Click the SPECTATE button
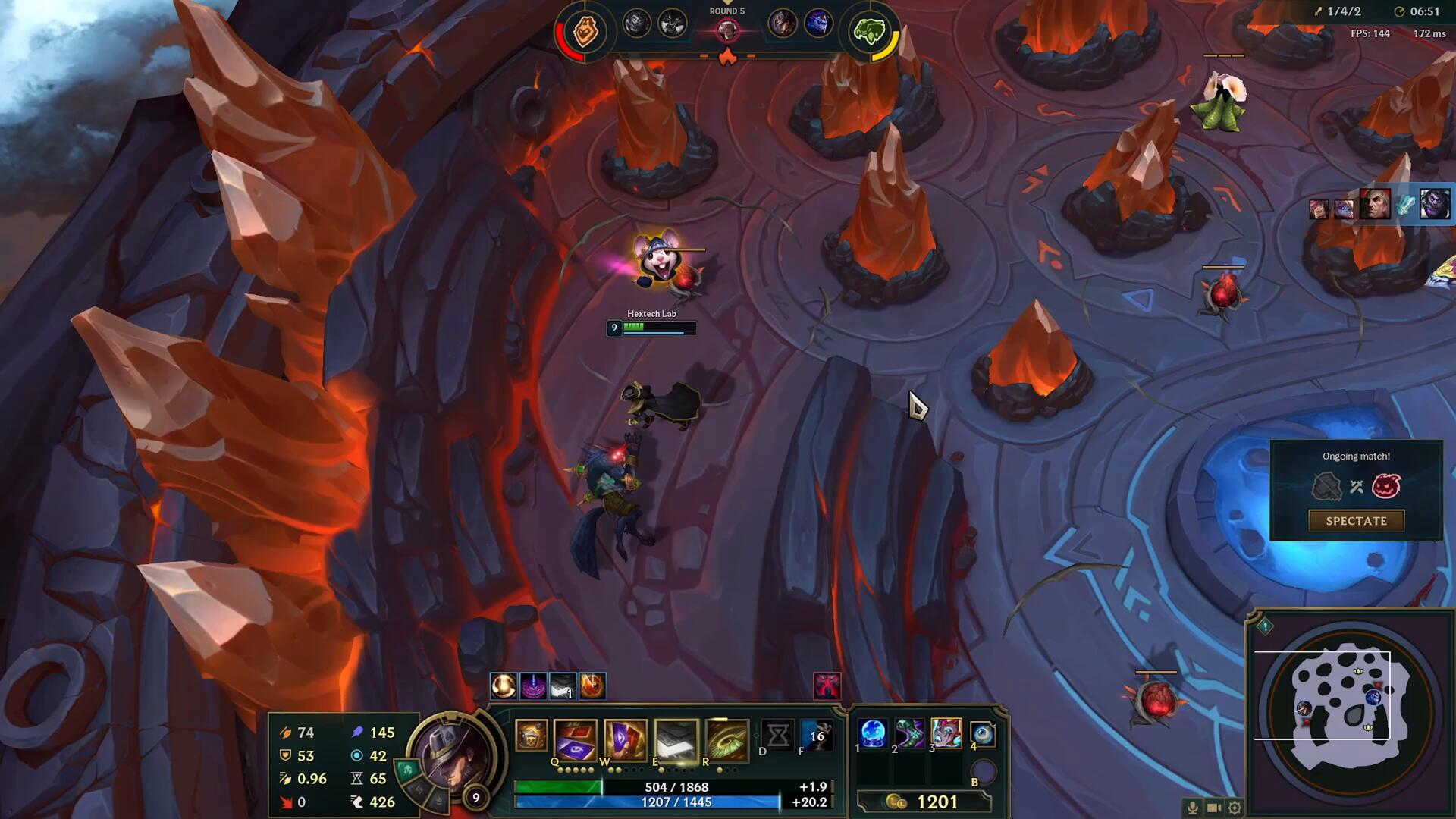This screenshot has height=819, width=1456. [x=1356, y=521]
